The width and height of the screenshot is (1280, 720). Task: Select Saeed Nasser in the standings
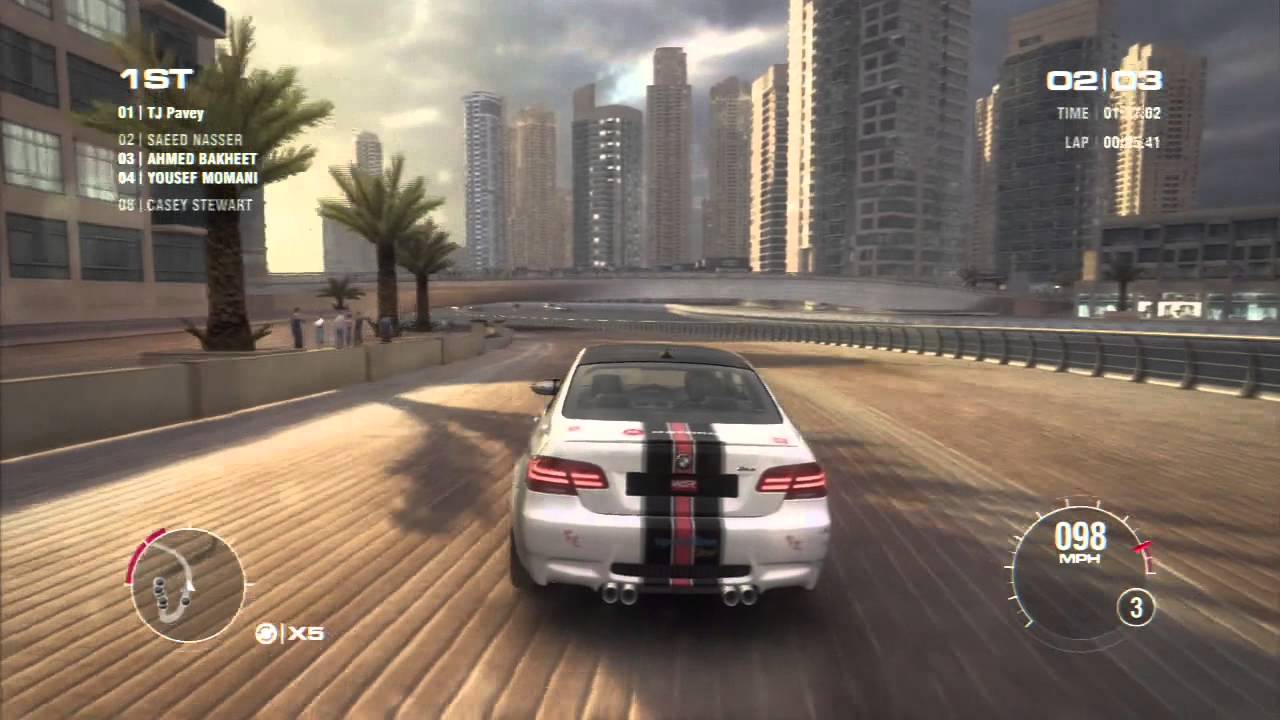pyautogui.click(x=180, y=141)
